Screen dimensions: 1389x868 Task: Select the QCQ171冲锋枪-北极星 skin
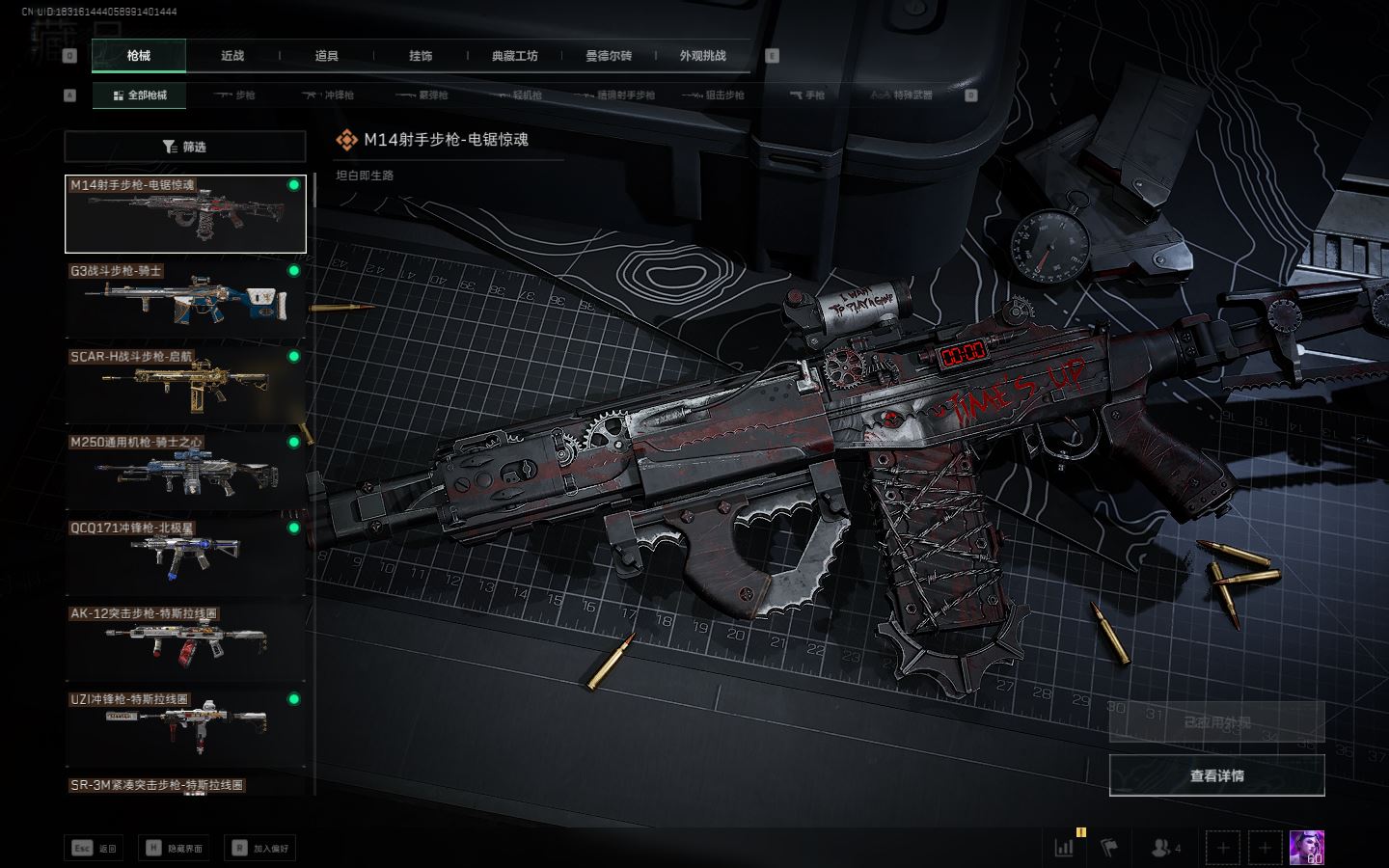click(184, 556)
